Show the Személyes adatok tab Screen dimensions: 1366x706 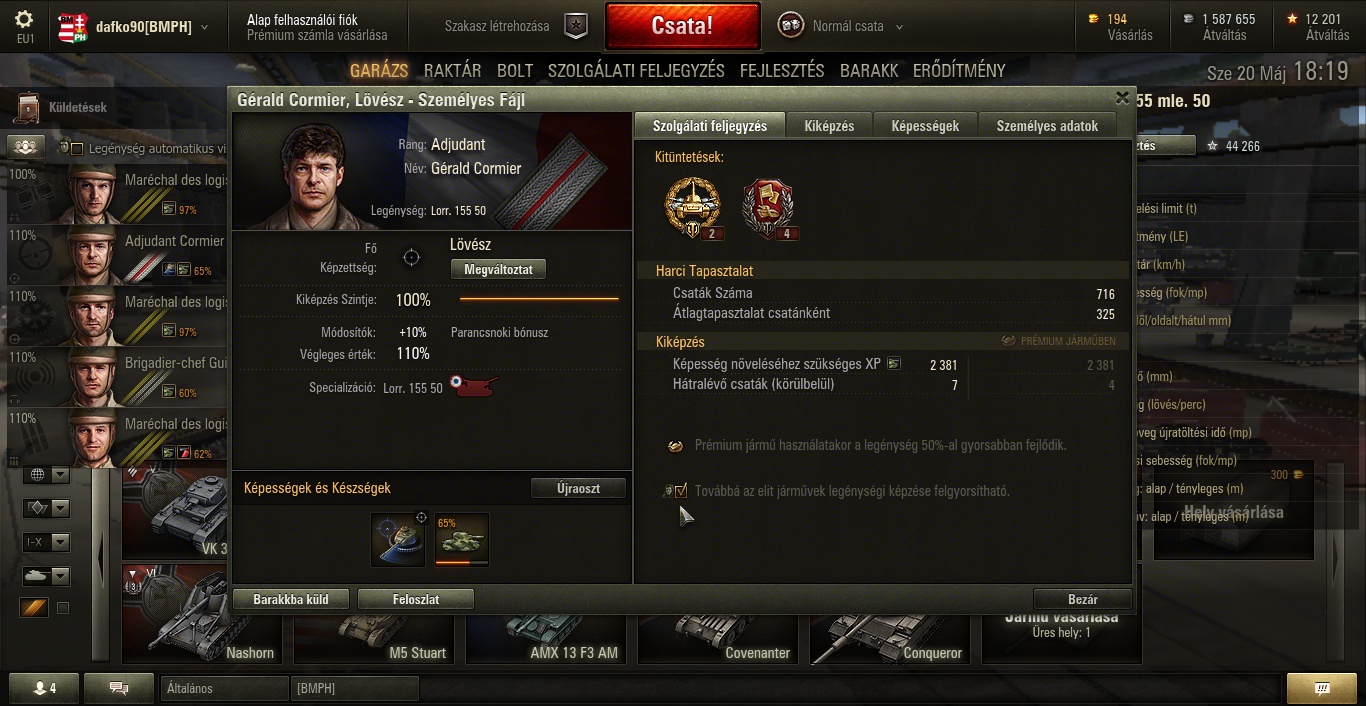pyautogui.click(x=1047, y=126)
